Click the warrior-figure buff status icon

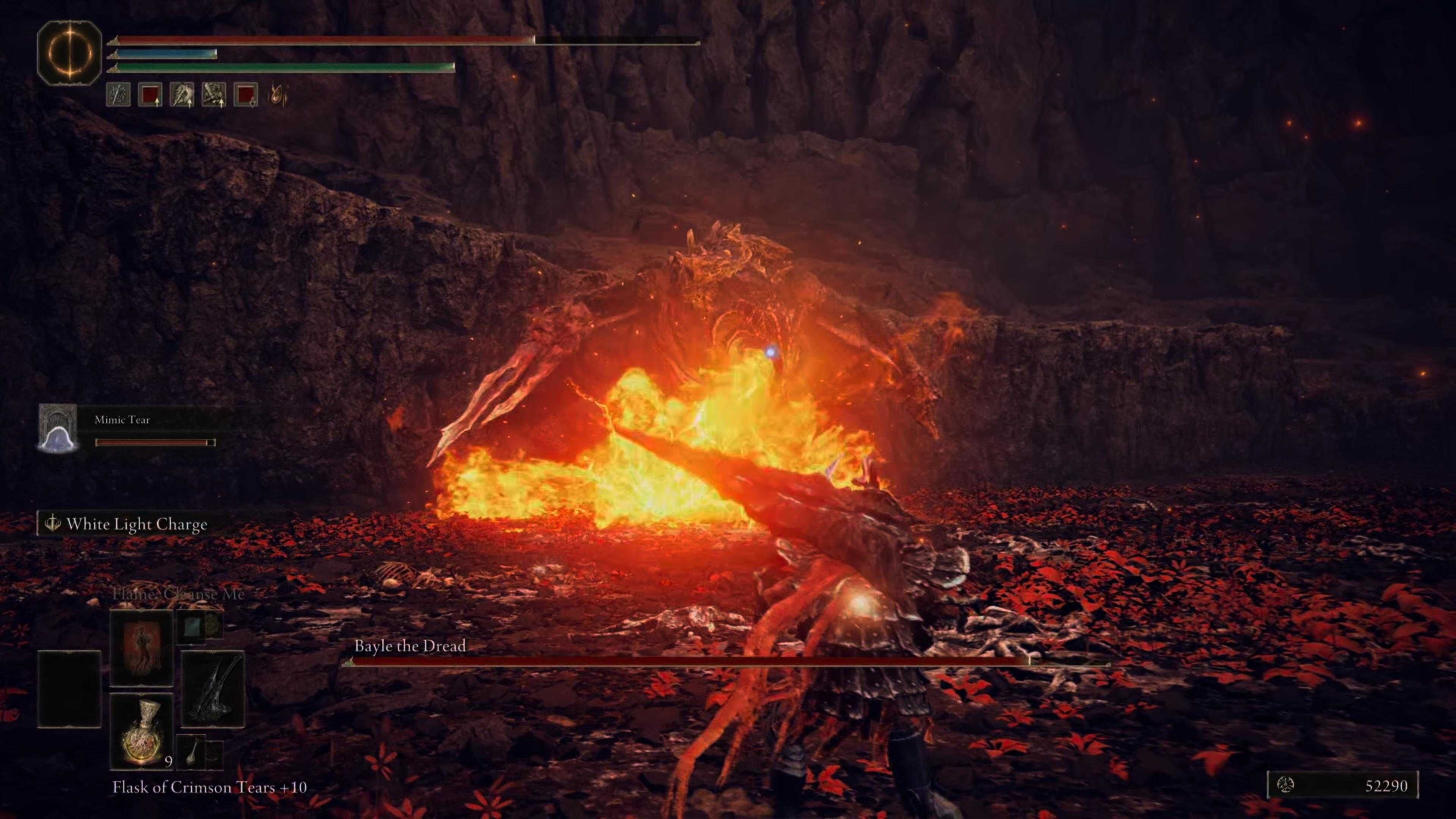pyautogui.click(x=182, y=95)
